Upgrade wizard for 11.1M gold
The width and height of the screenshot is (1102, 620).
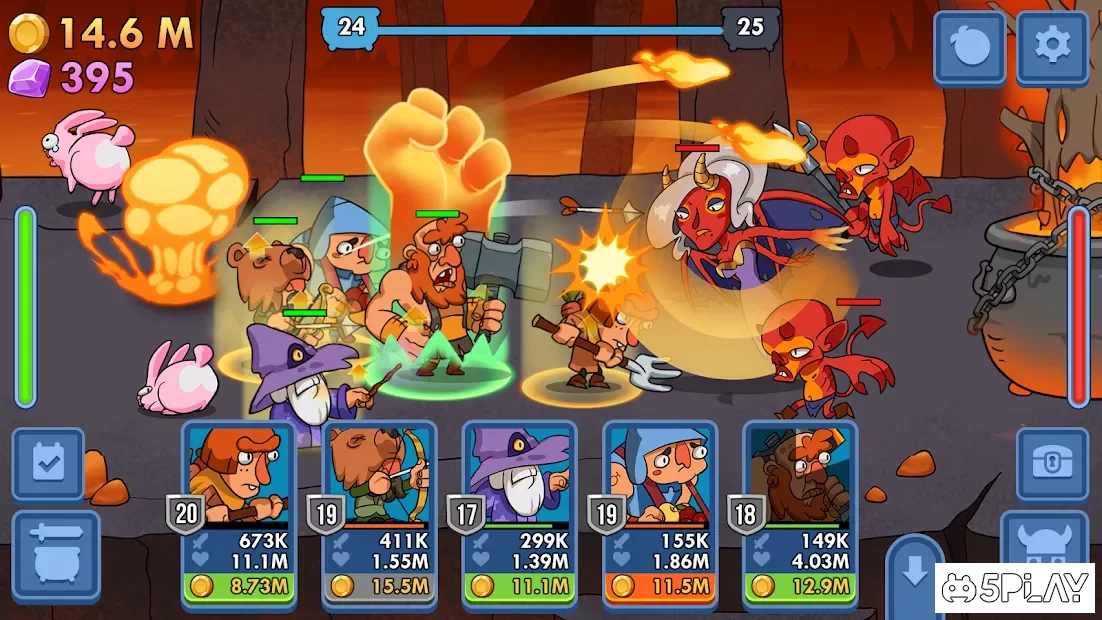pos(519,585)
